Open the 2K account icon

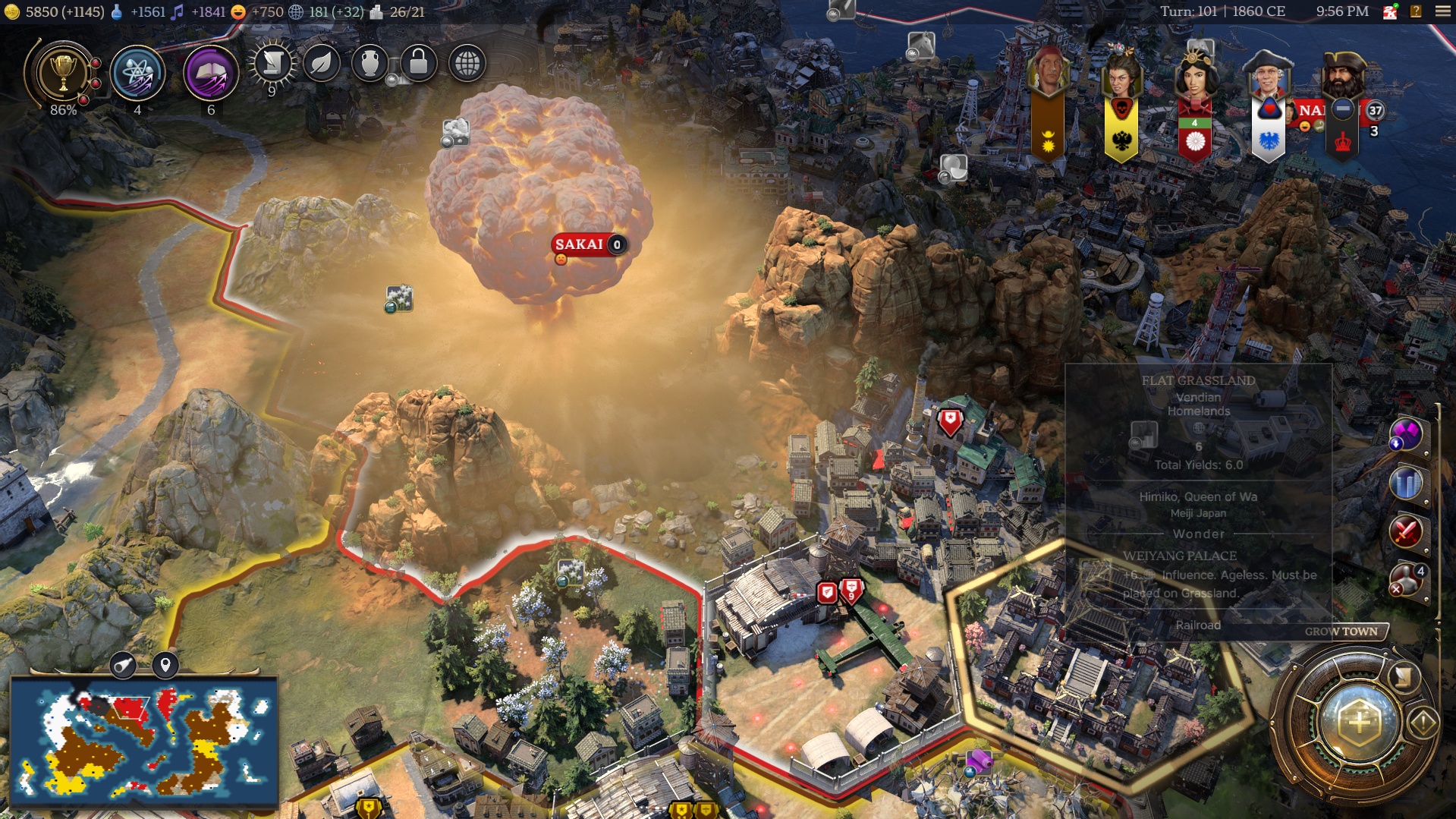(x=1390, y=11)
